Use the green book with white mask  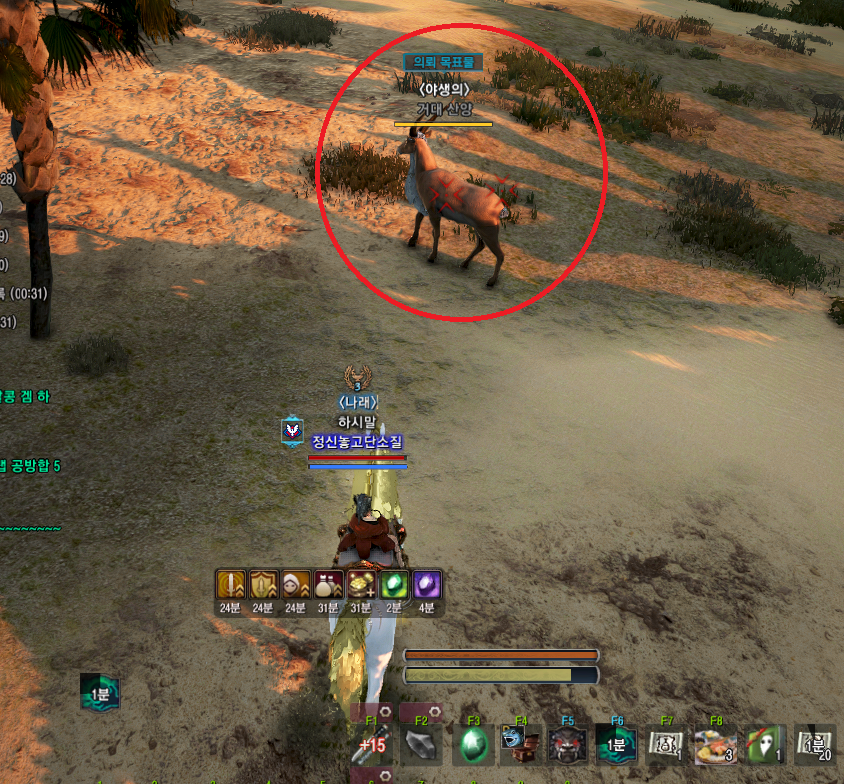pyautogui.click(x=764, y=745)
